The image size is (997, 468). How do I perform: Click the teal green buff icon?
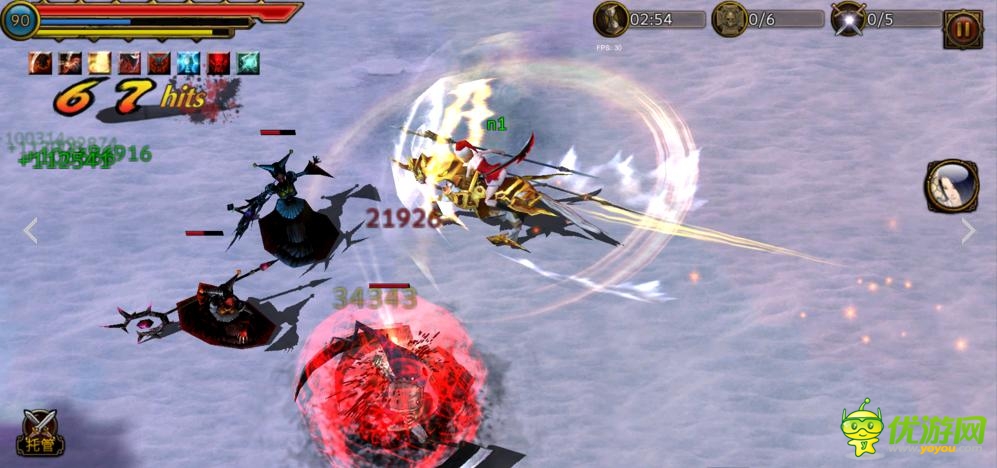247,63
